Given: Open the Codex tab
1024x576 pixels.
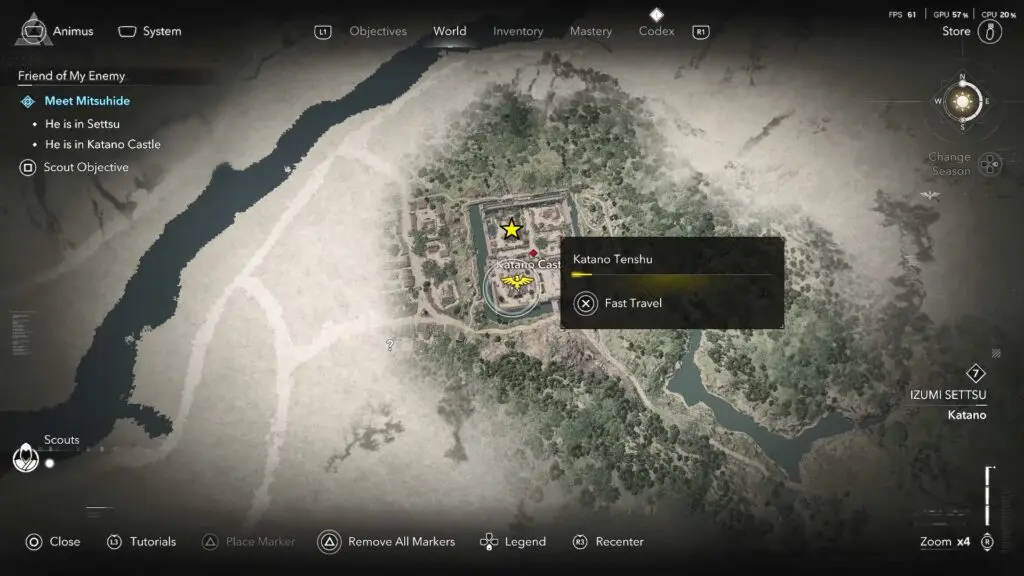Looking at the screenshot, I should (x=656, y=31).
